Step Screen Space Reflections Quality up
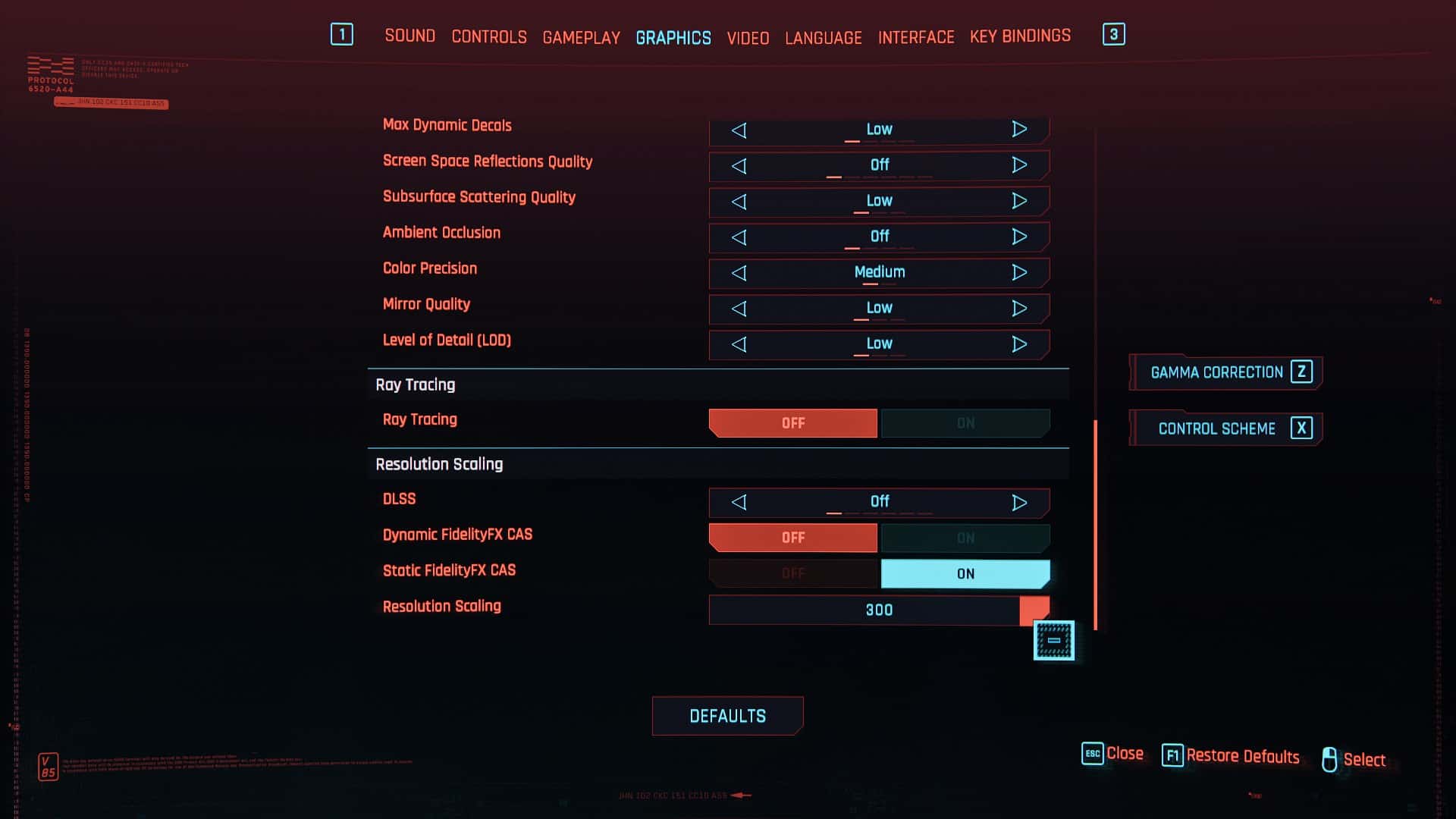The image size is (1456, 819). click(1020, 165)
